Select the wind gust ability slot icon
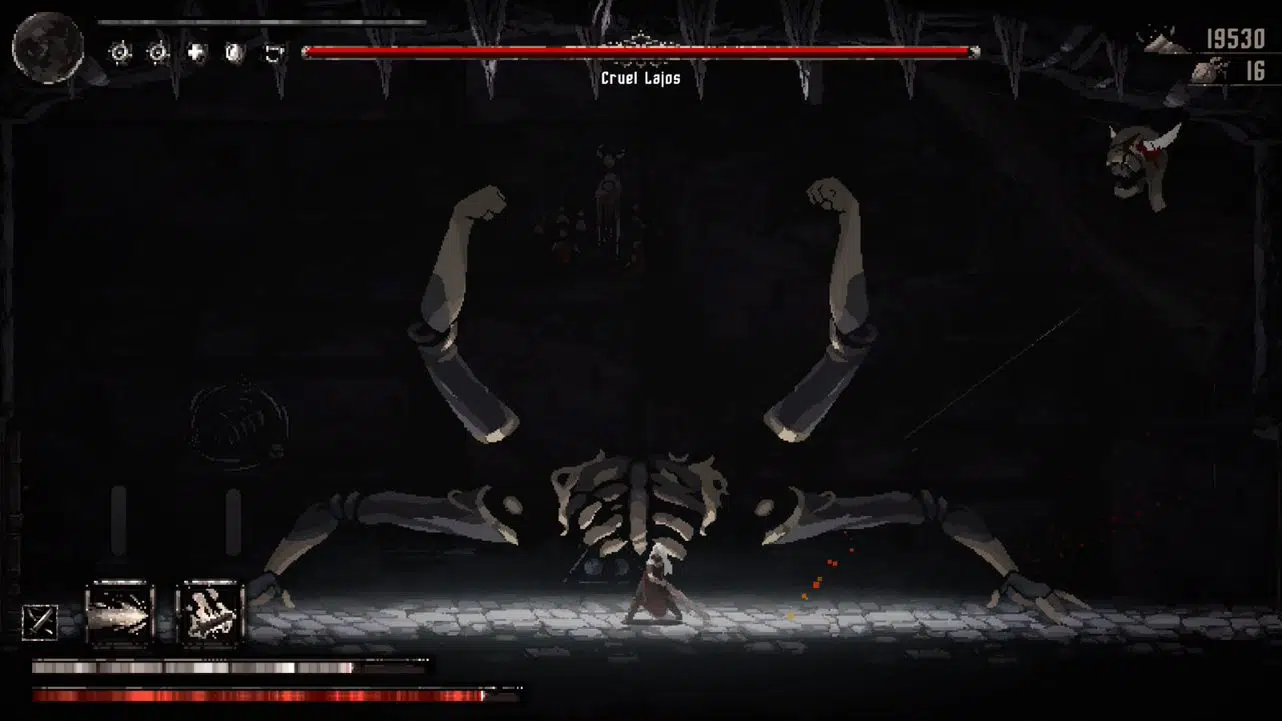The height and width of the screenshot is (721, 1282). (x=120, y=612)
